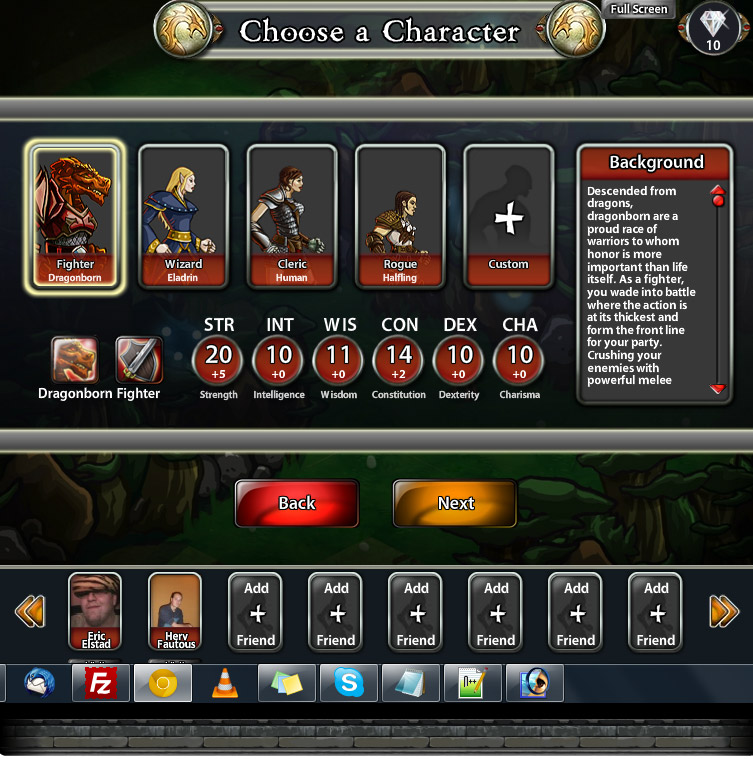Viewport: 753px width, 759px height.
Task: Click the red Back button
Action: click(x=297, y=503)
